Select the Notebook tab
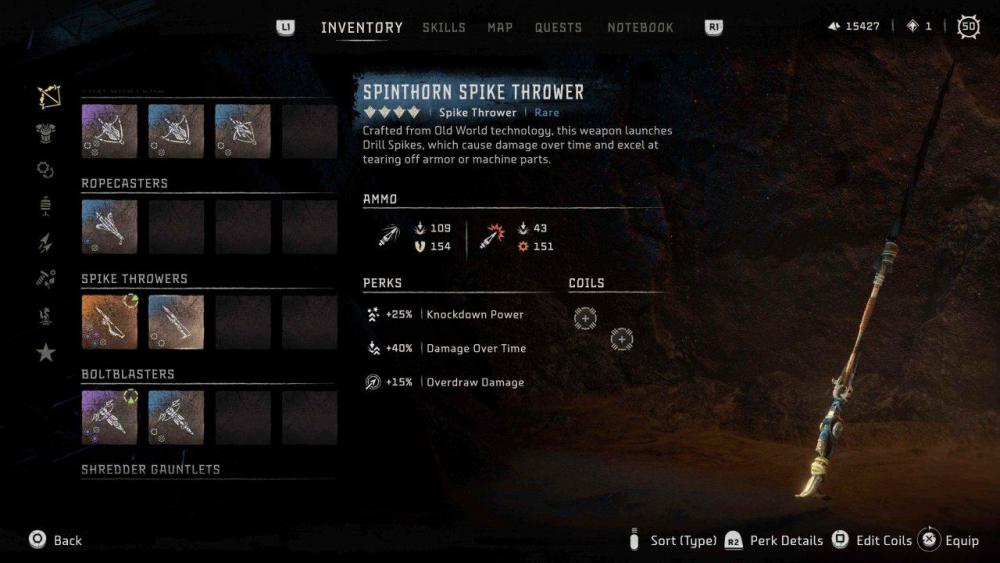The height and width of the screenshot is (563, 1000). click(640, 28)
